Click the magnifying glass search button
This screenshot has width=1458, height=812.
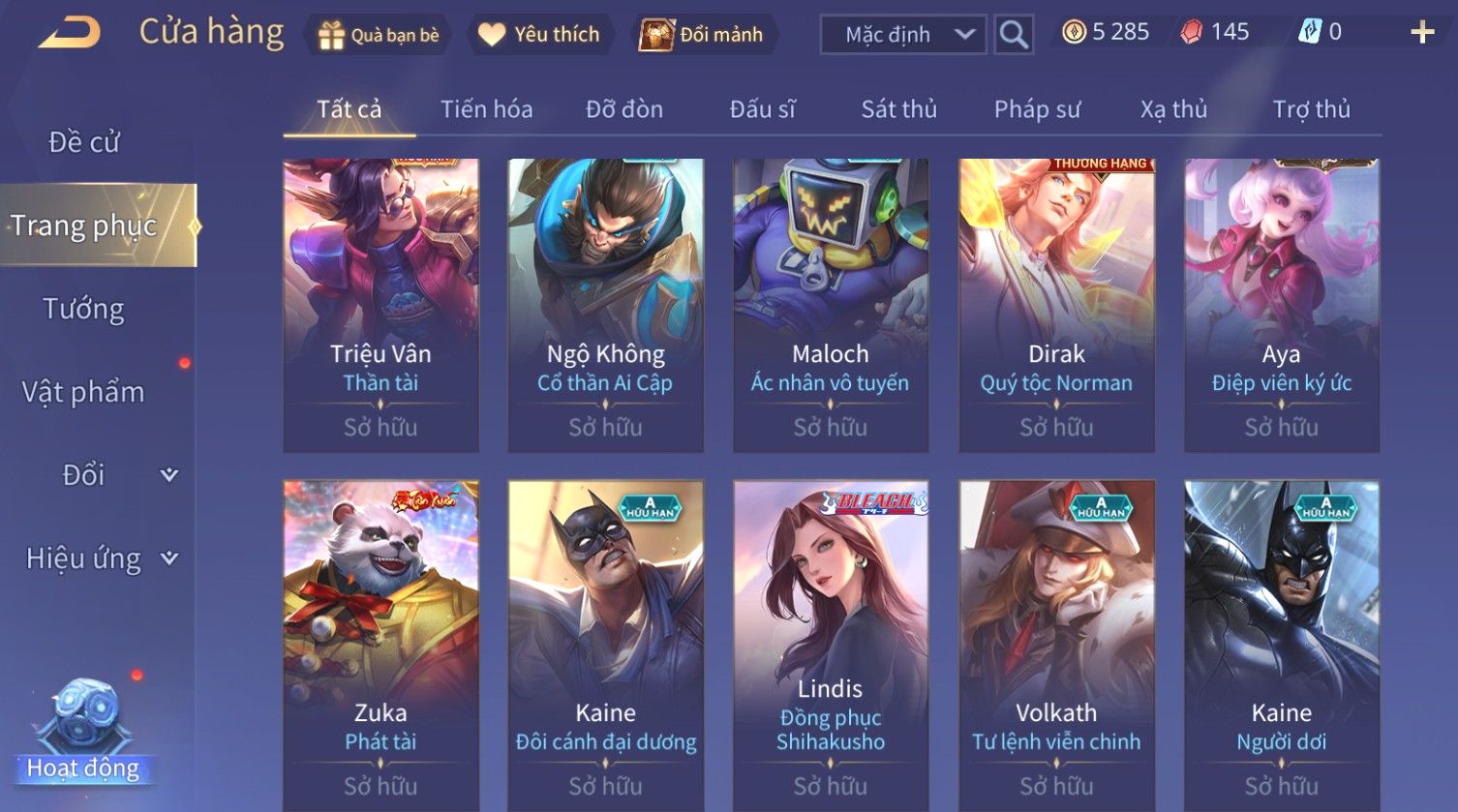pyautogui.click(x=1014, y=35)
